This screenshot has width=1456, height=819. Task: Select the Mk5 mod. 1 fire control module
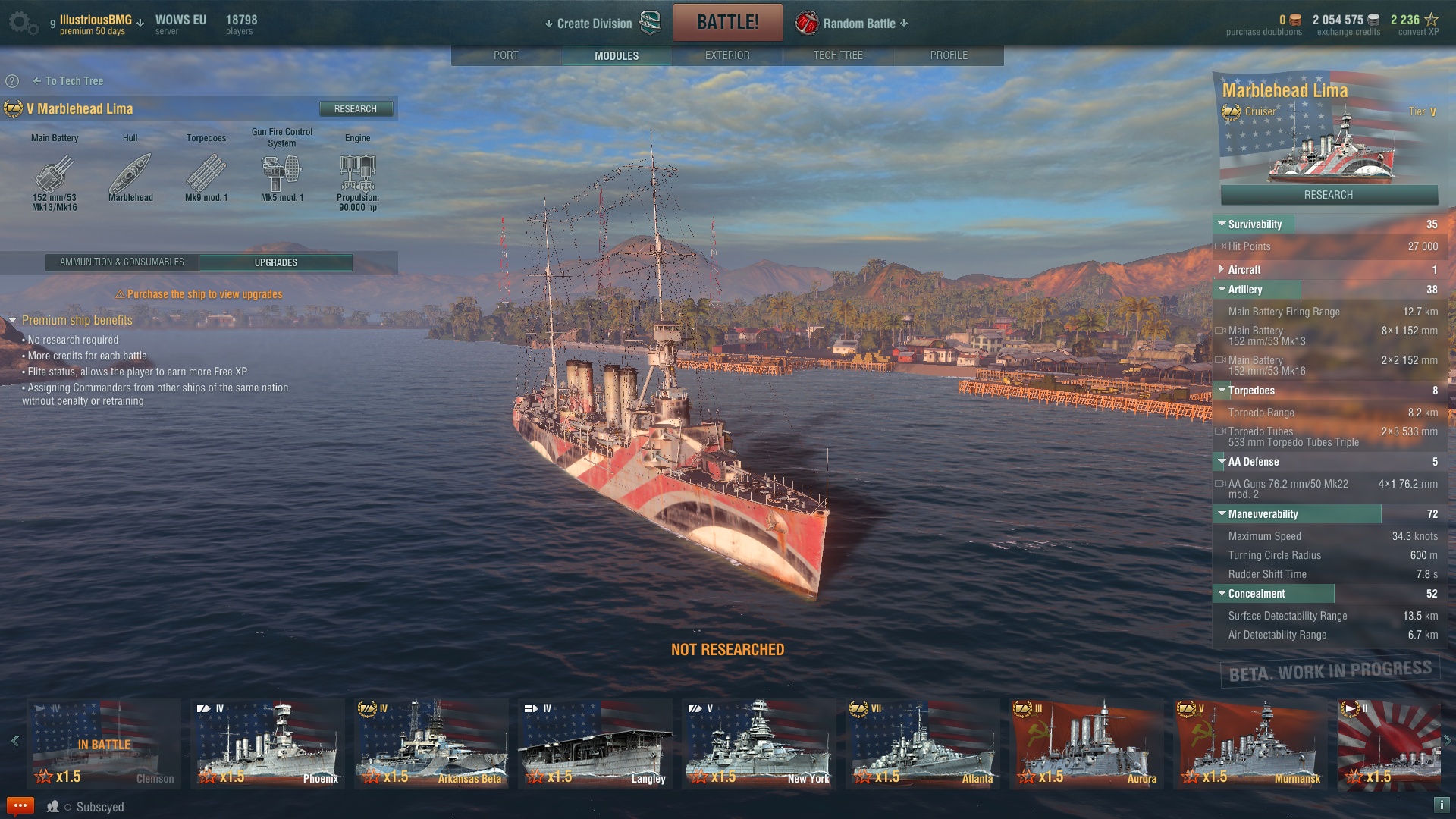tap(282, 175)
